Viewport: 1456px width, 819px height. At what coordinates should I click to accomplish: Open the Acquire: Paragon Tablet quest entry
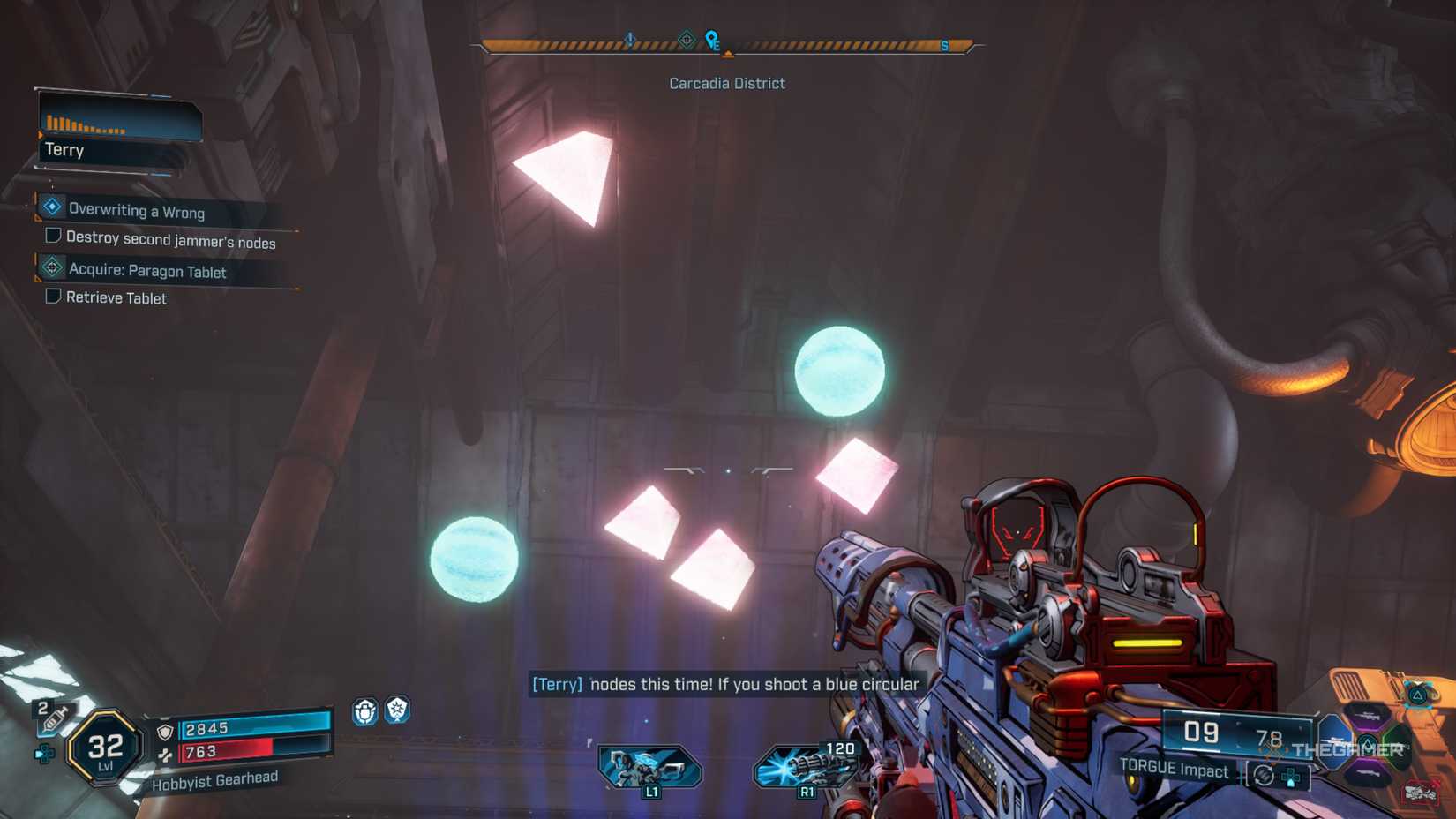pos(146,270)
